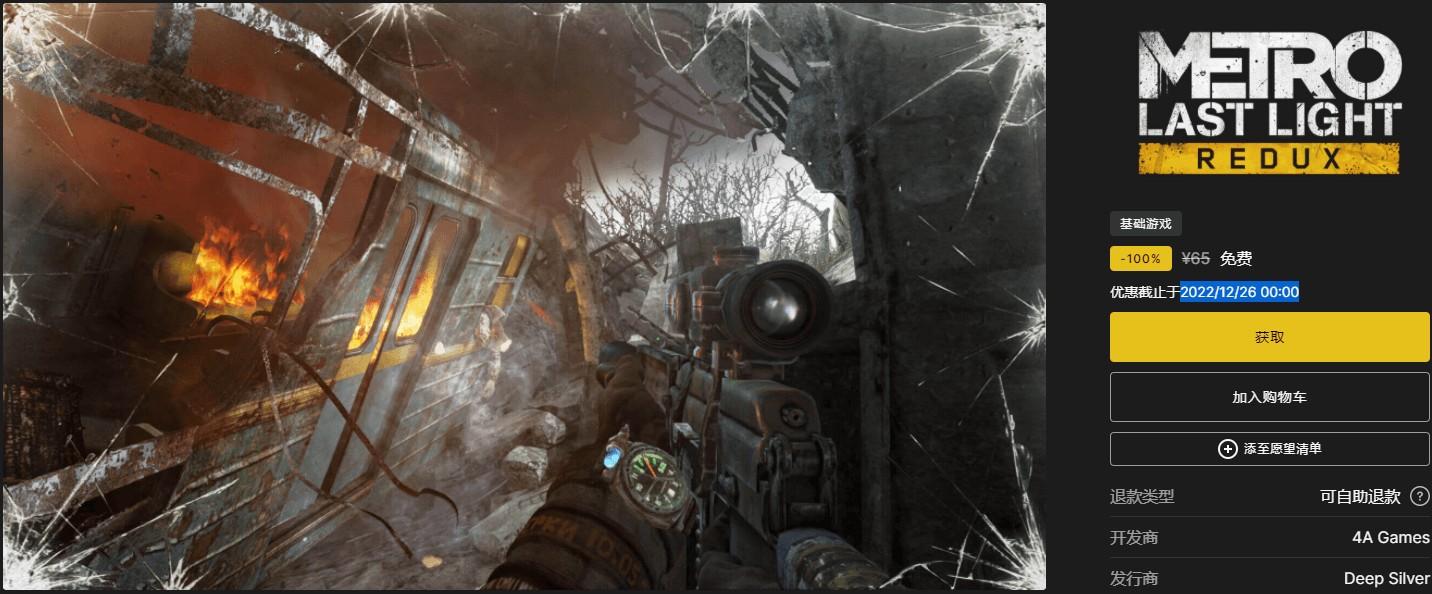This screenshot has width=1432, height=594.
Task: Click the yellow 获取 (Get) button
Action: pyautogui.click(x=1269, y=337)
